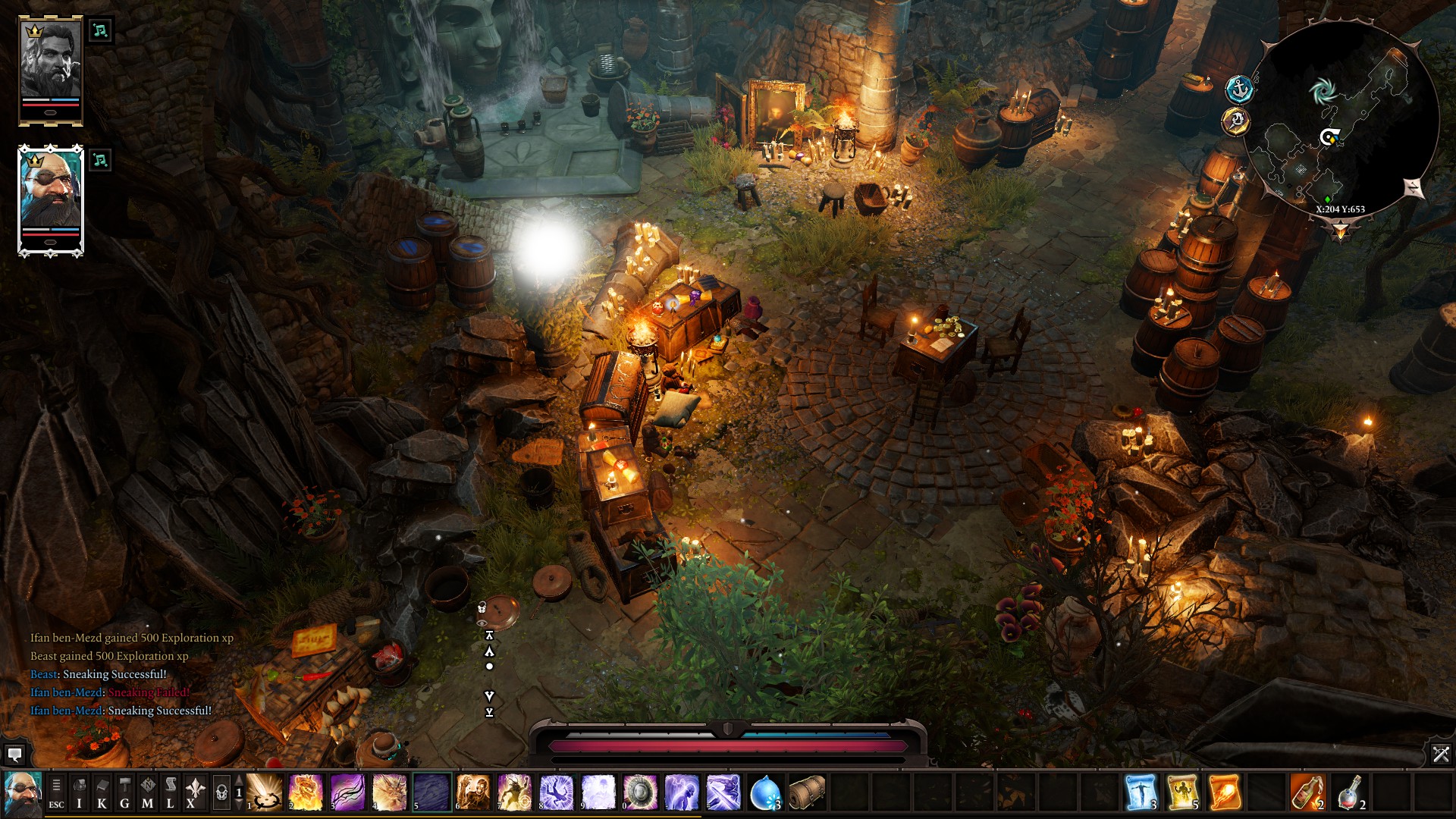Drink the red potion flask
Image resolution: width=1456 pixels, height=819 pixels.
pos(1349,793)
